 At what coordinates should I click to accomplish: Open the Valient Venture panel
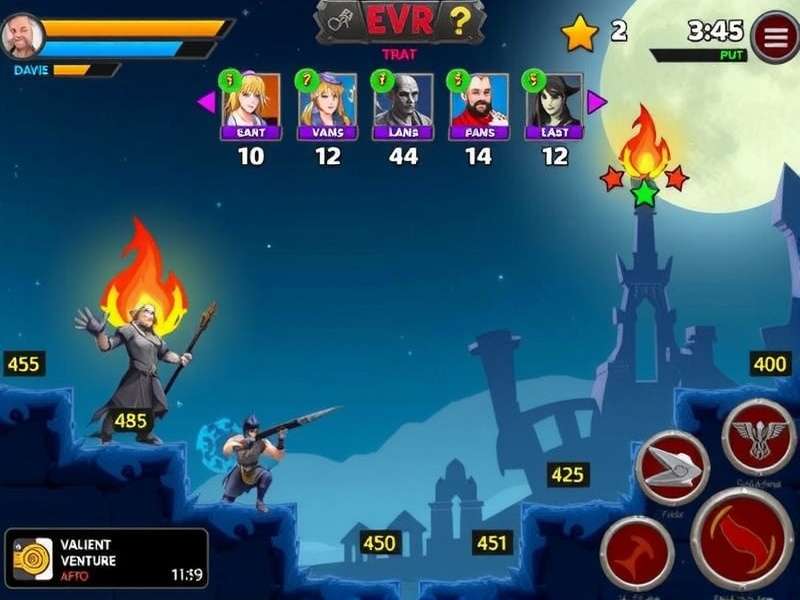[x=106, y=558]
